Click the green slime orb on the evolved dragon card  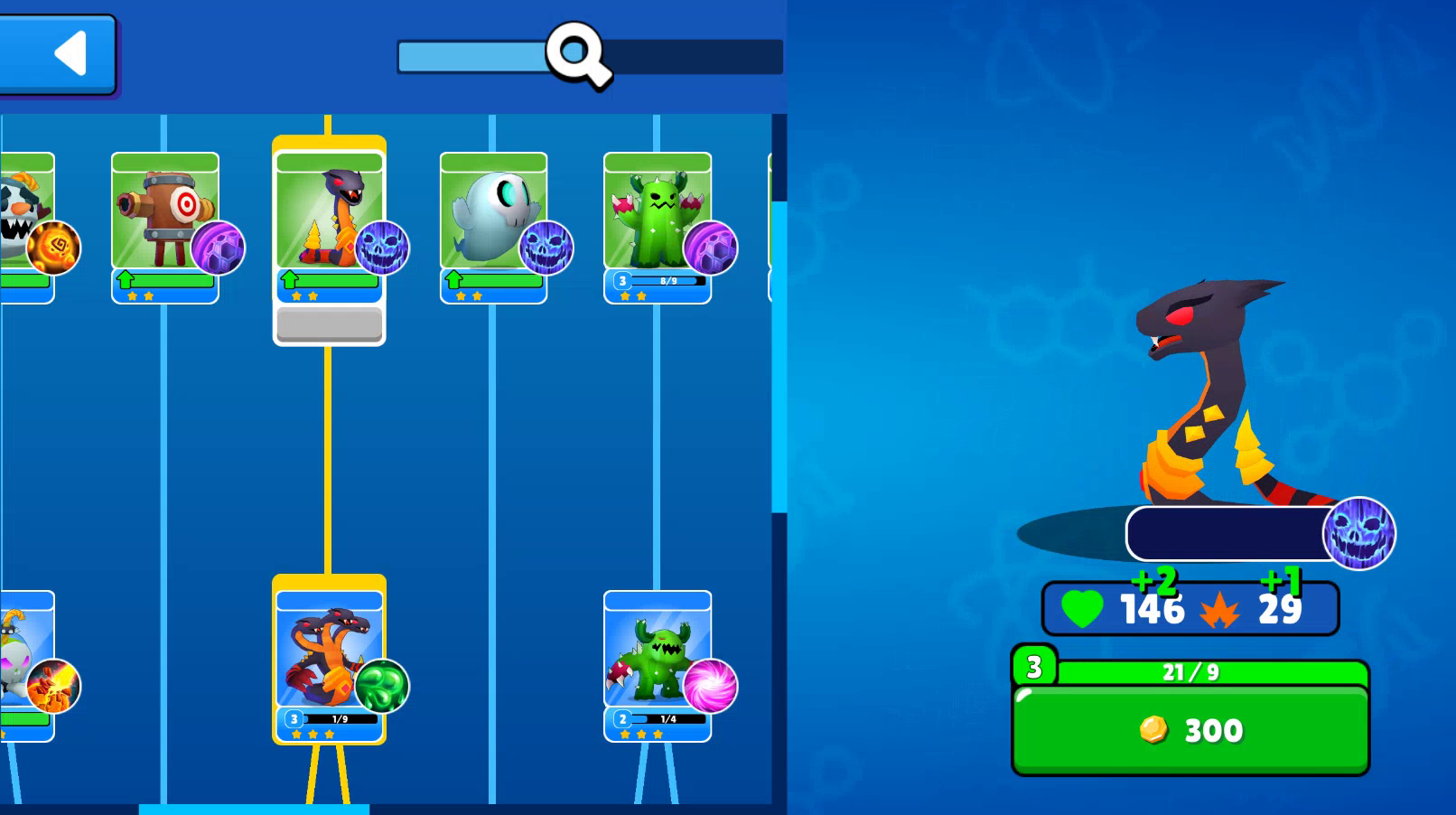[382, 687]
